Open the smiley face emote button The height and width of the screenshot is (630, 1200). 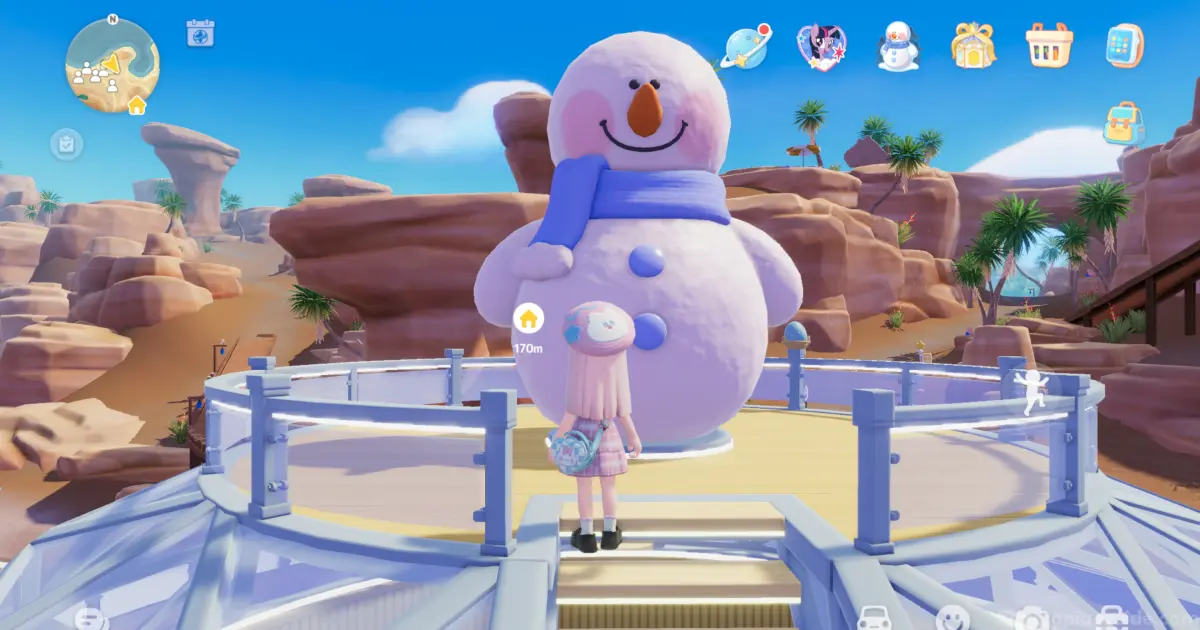pos(953,619)
